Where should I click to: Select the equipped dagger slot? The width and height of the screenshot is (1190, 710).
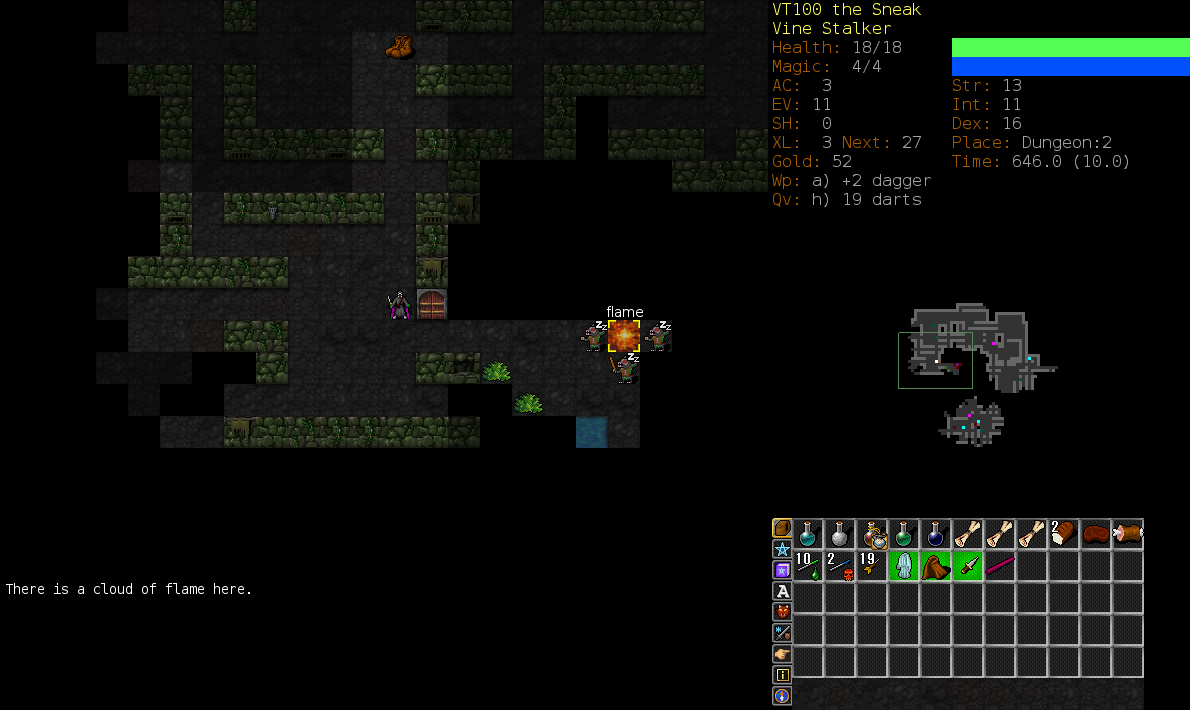[968, 566]
